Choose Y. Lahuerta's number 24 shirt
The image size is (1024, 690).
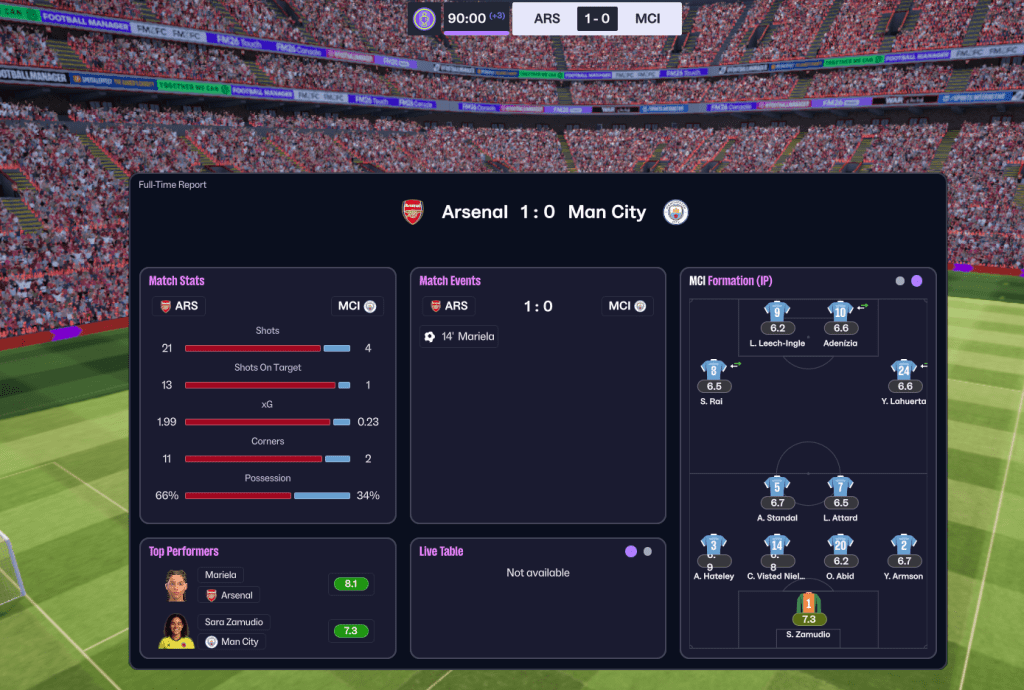(904, 370)
